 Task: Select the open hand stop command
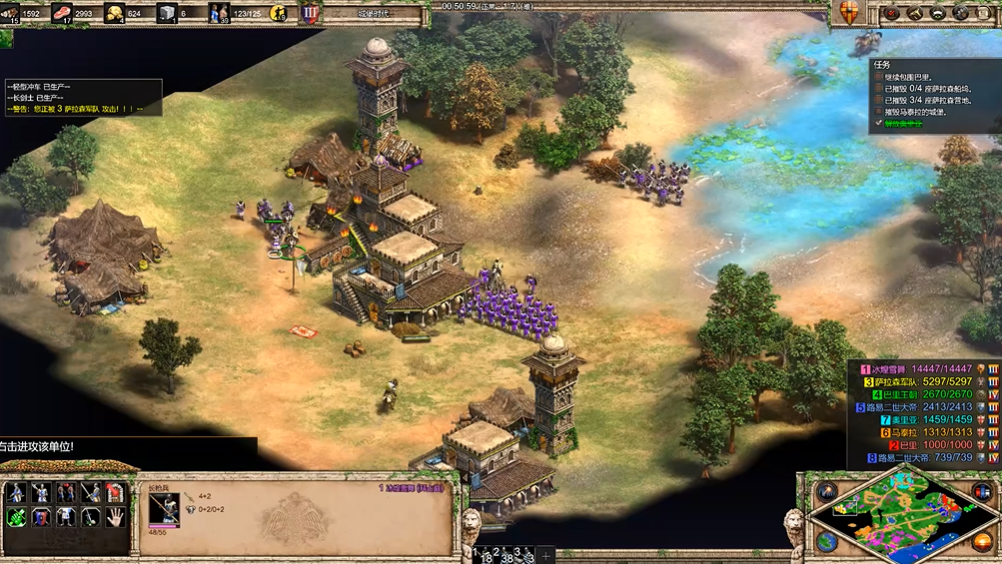coord(116,516)
